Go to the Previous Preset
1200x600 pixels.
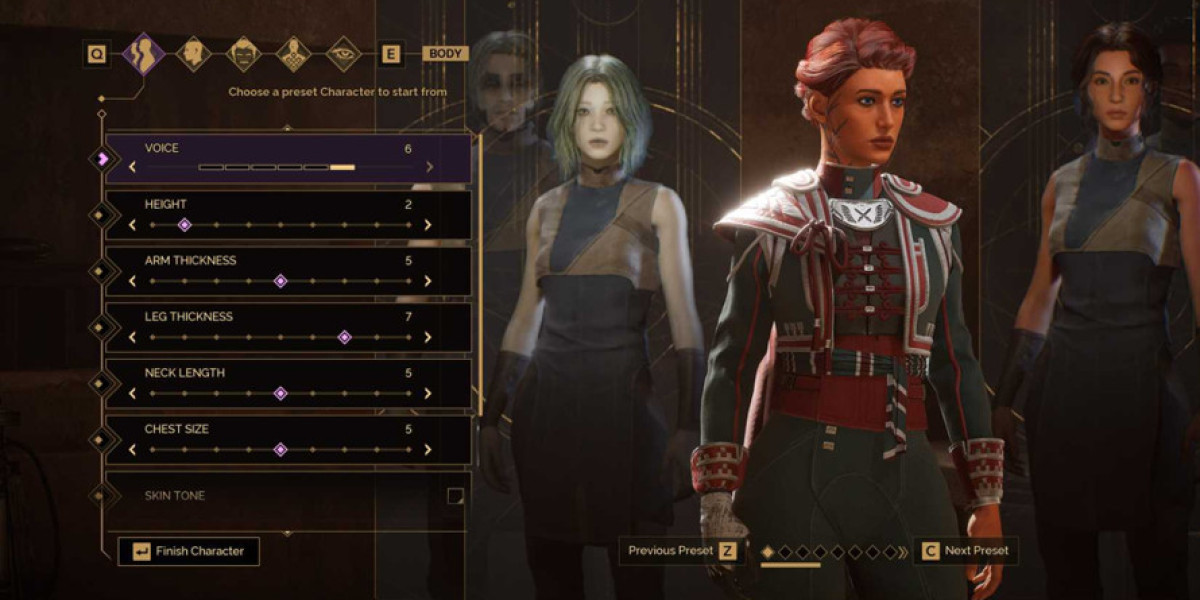[x=679, y=551]
